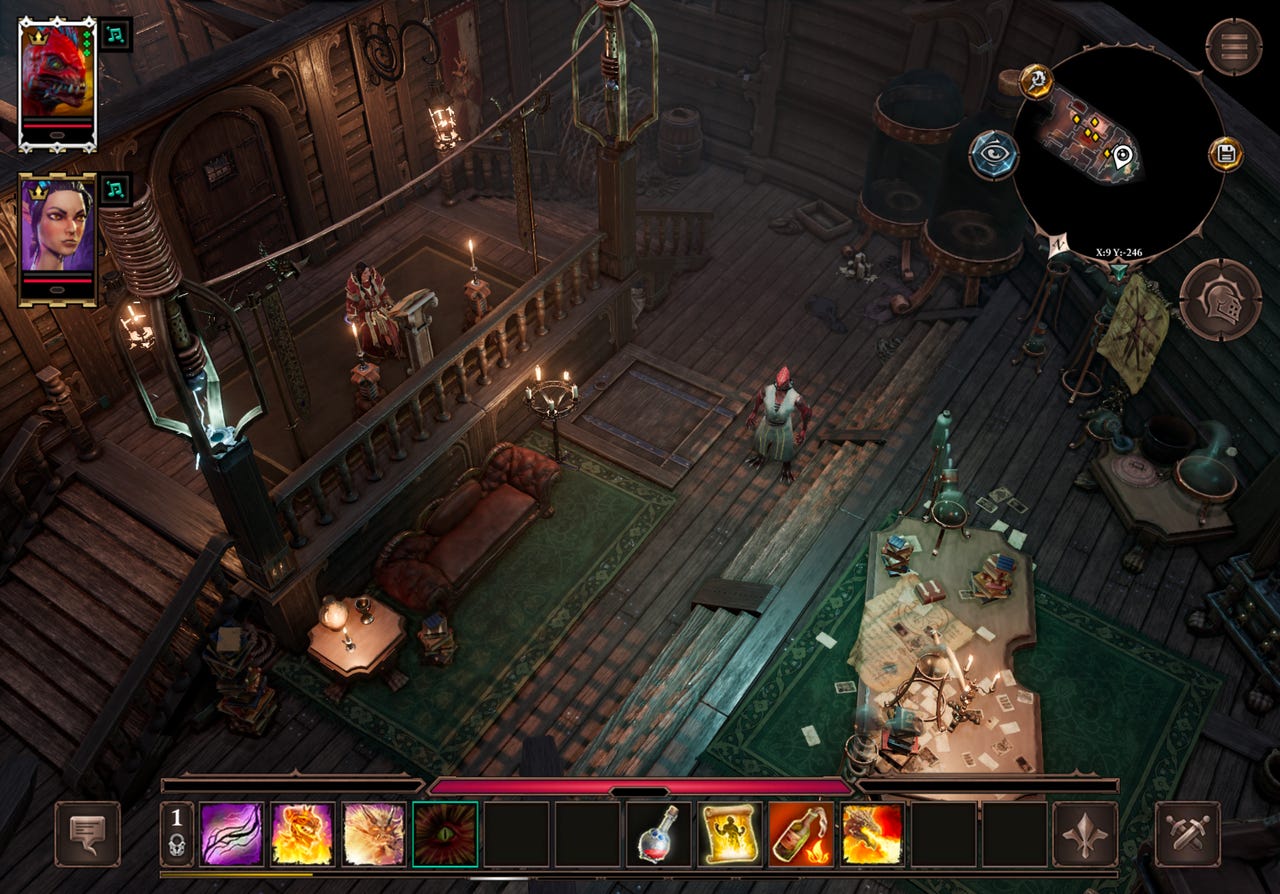Viewport: 1280px width, 894px height.
Task: Toggle combat mode with the crossed swords button
Action: click(1187, 834)
